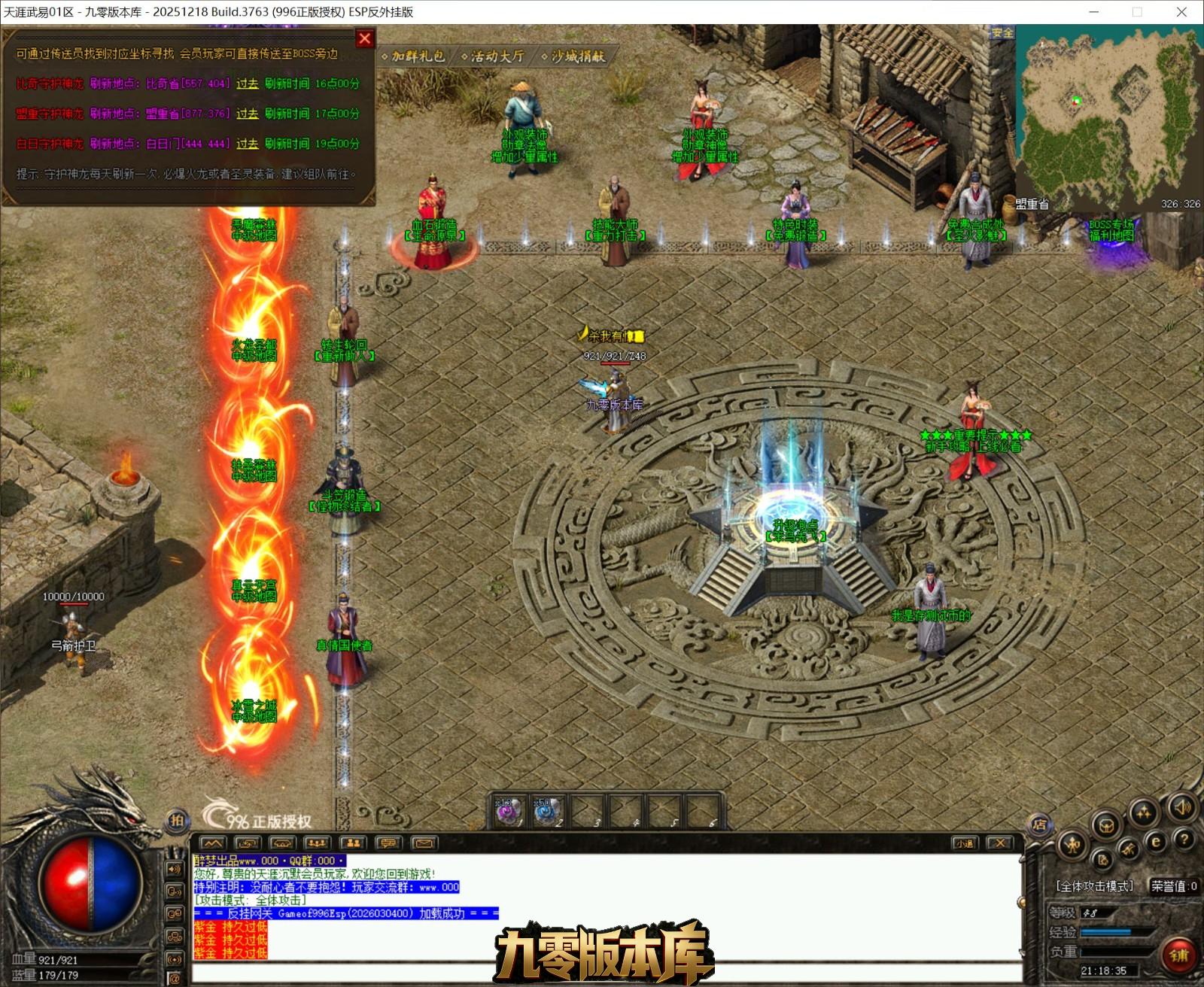Open the question mark help button
The image size is (1204, 987).
tap(1184, 840)
